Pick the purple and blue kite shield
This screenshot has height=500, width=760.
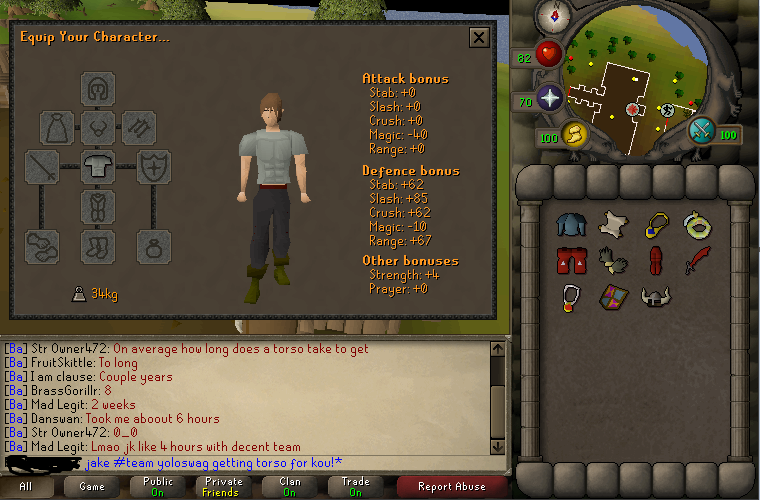(x=611, y=296)
